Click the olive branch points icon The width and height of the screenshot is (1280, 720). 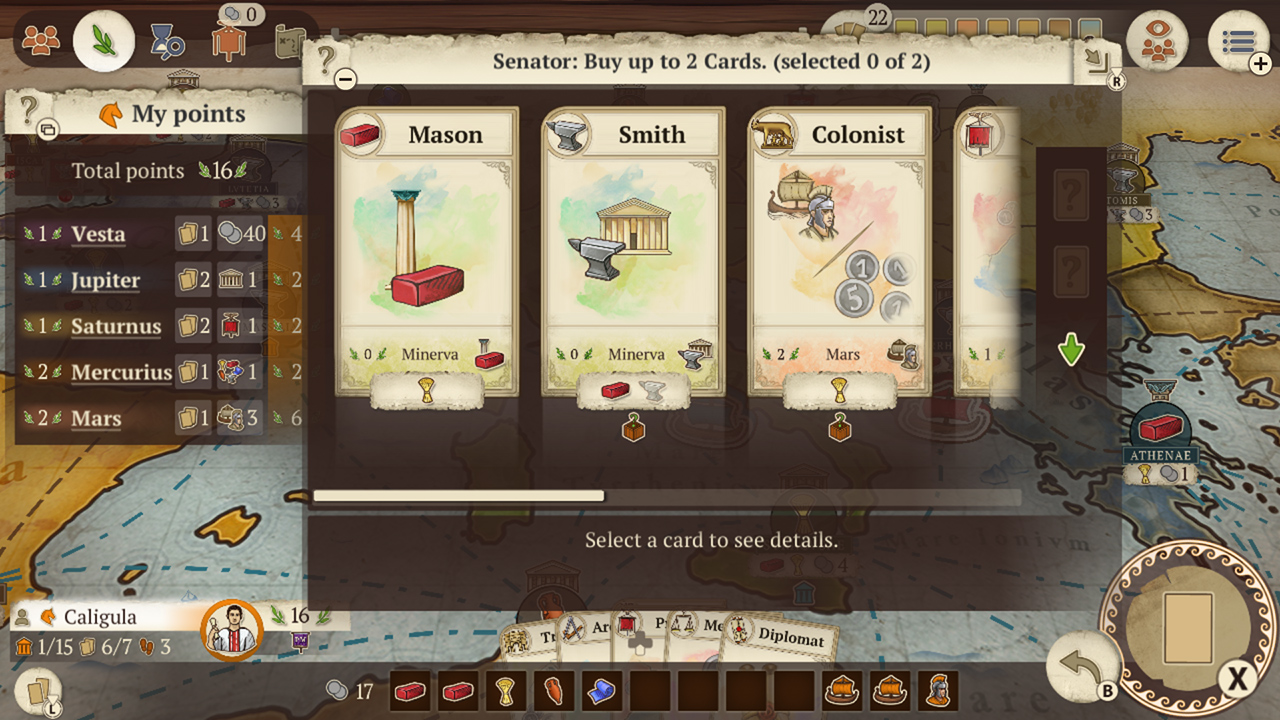pyautogui.click(x=105, y=42)
